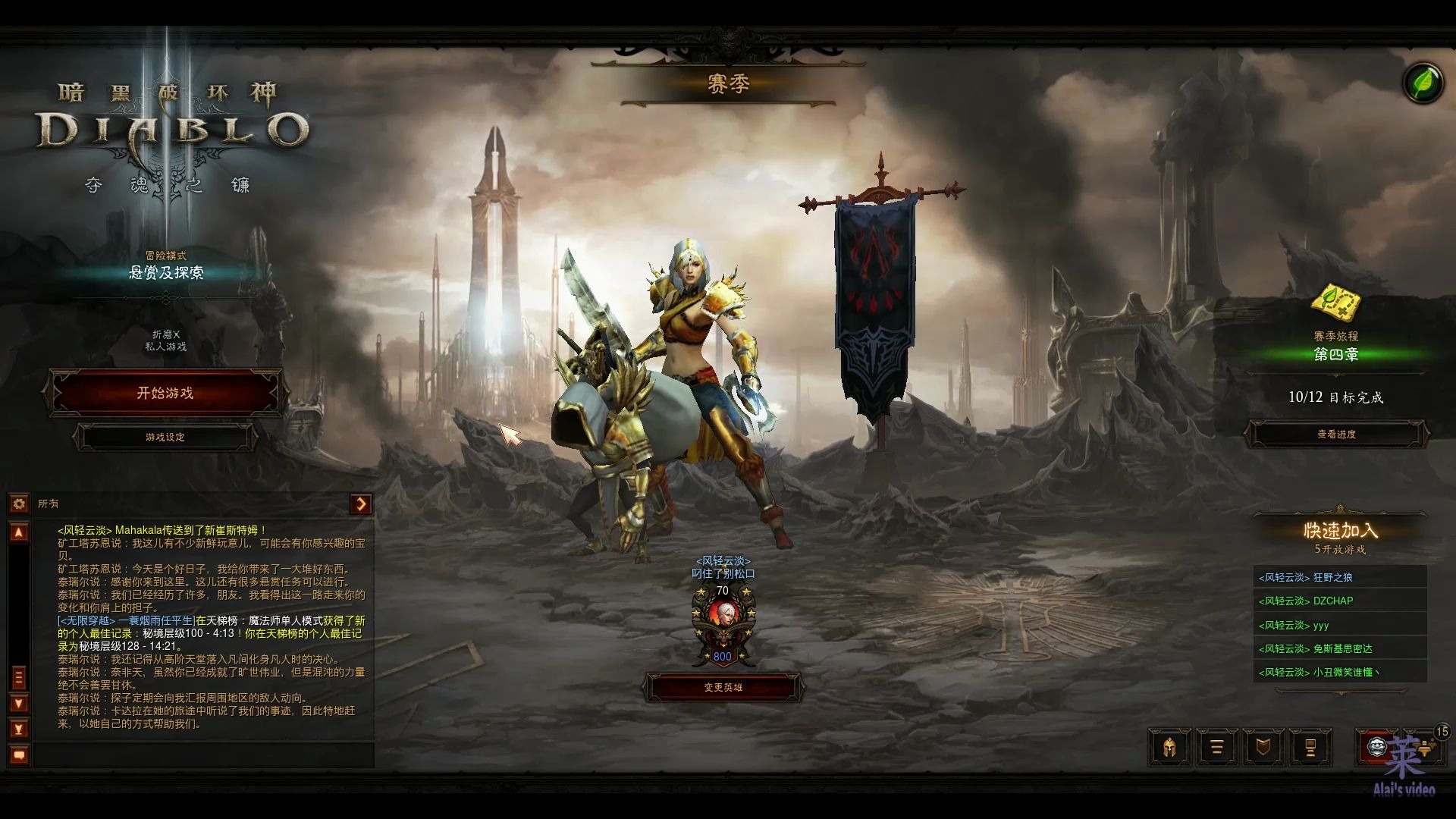This screenshot has width=1456, height=819.
Task: Open the golden helmet profile icon
Action: (x=1169, y=748)
